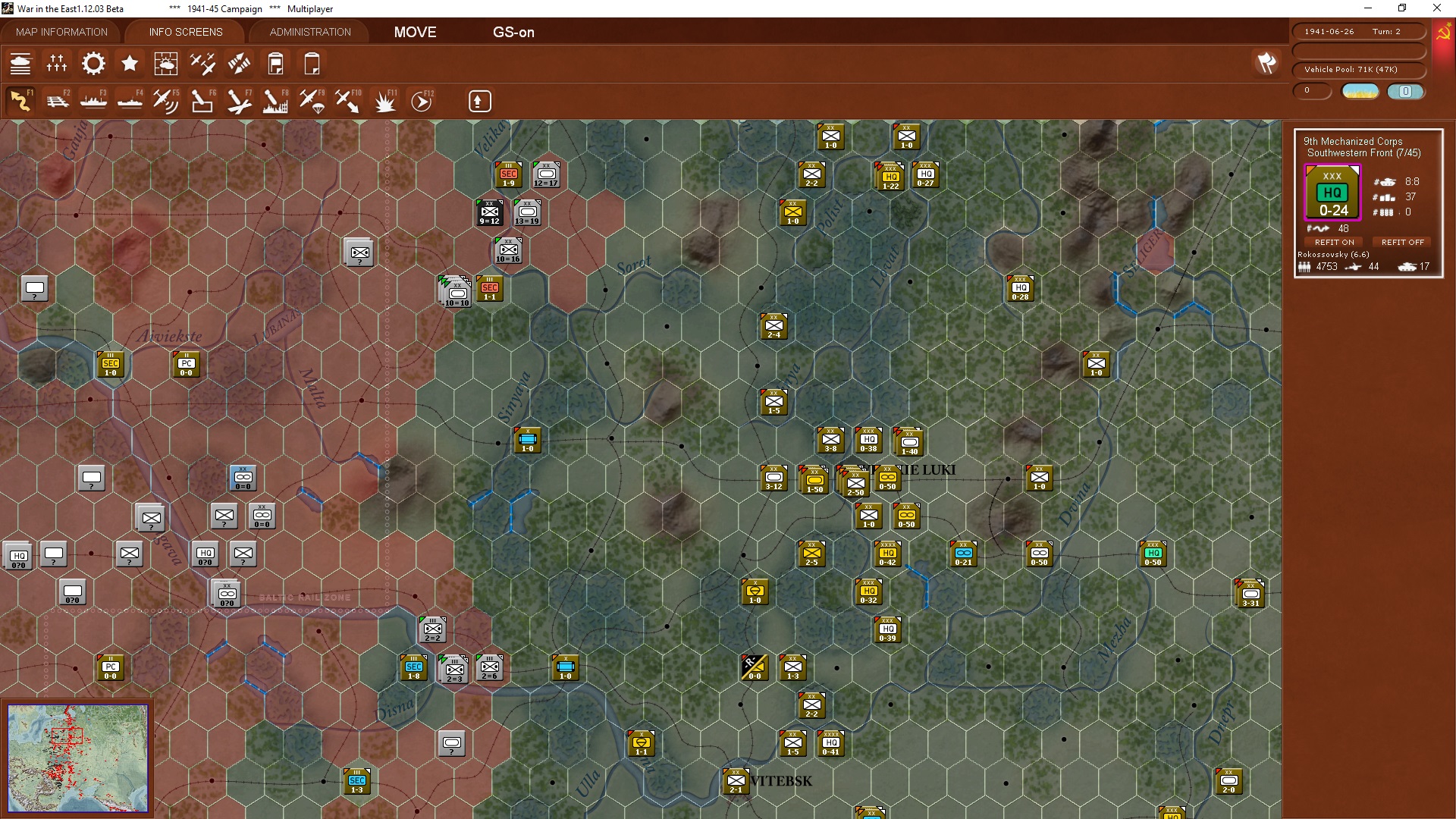The height and width of the screenshot is (819, 1456).
Task: Toggle GS-on mode off
Action: [x=514, y=32]
